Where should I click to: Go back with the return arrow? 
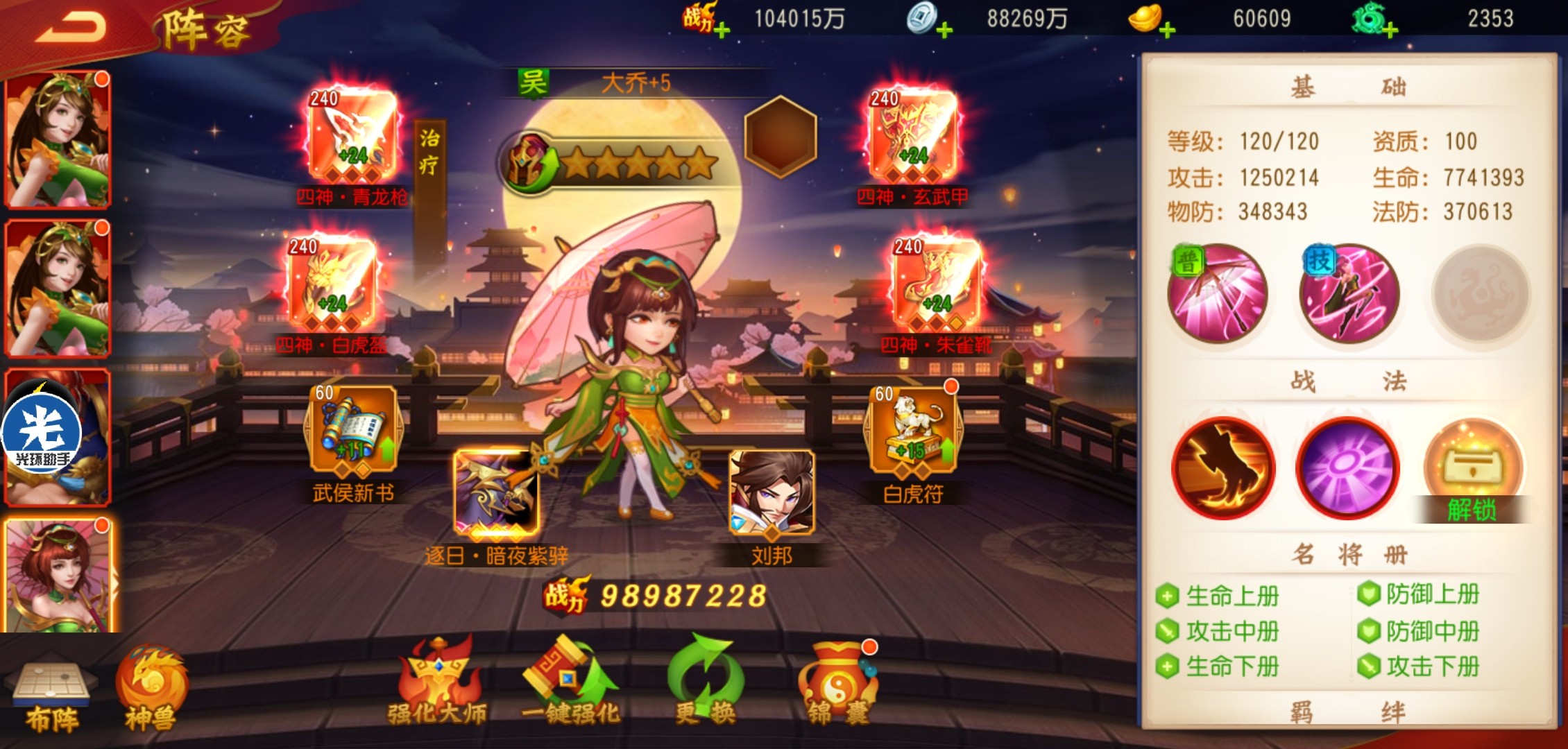[71, 28]
